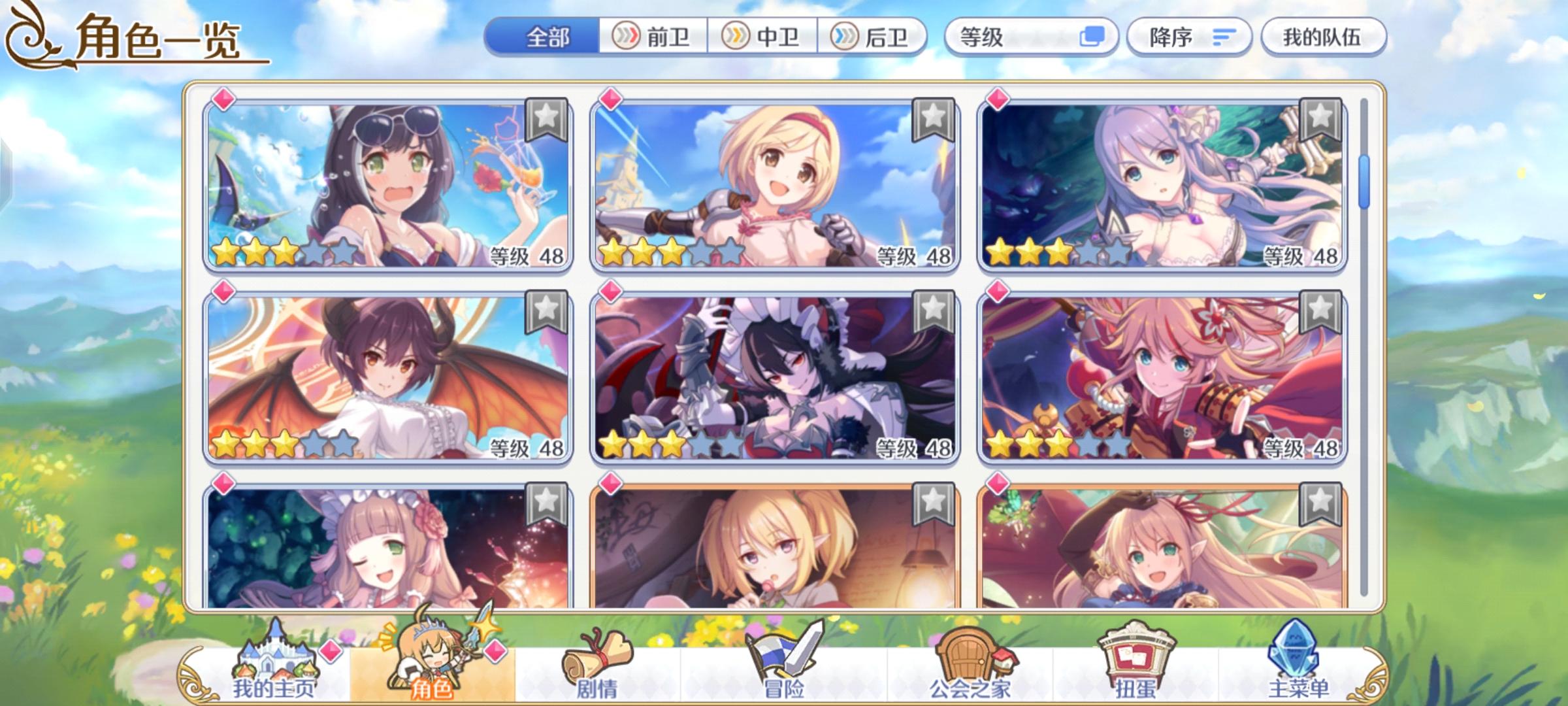This screenshot has height=706, width=1568.
Task: Open the 降序 sort order selector
Action: [x=1189, y=37]
